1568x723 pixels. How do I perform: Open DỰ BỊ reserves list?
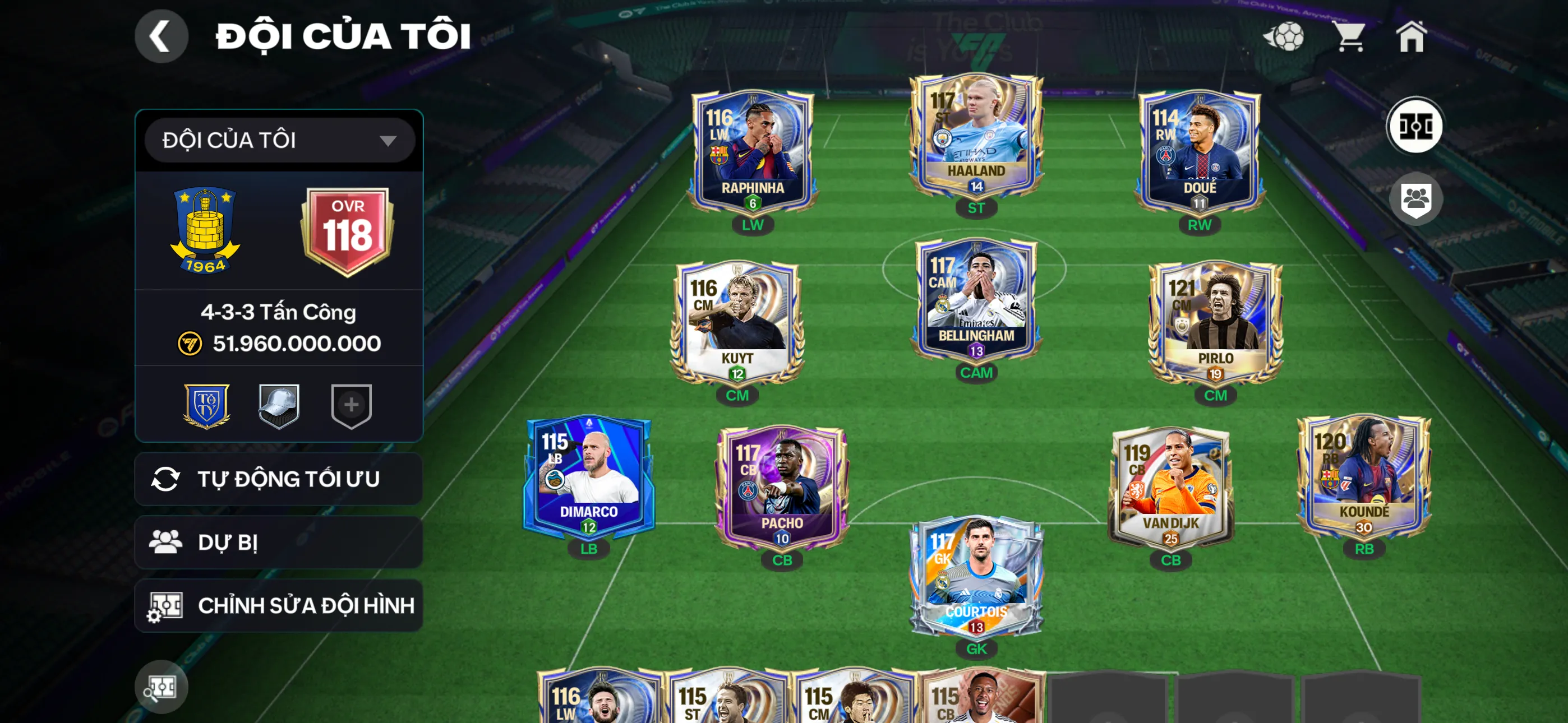coord(279,543)
